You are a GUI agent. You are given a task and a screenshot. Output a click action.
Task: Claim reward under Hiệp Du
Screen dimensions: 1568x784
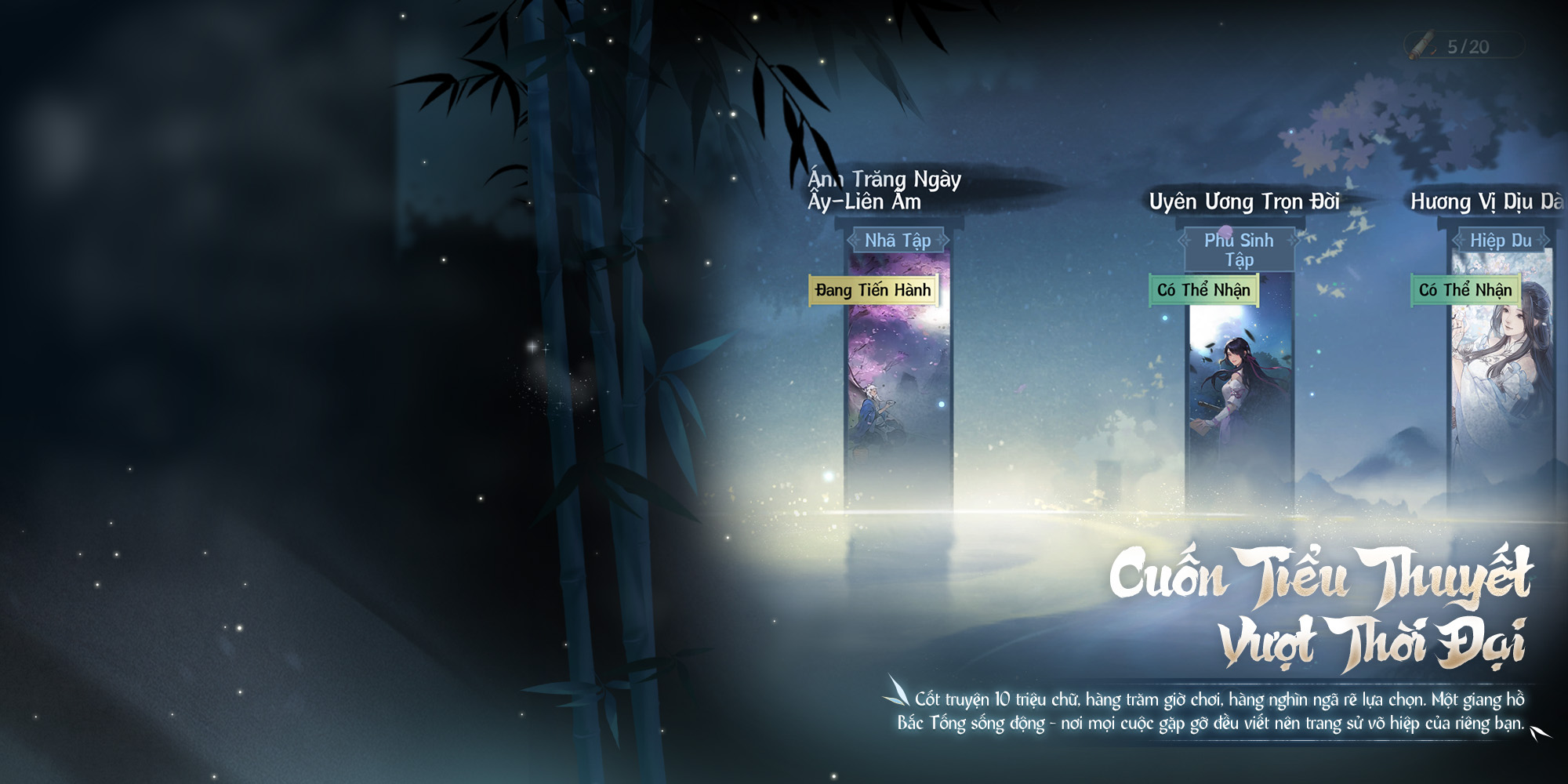(1465, 290)
